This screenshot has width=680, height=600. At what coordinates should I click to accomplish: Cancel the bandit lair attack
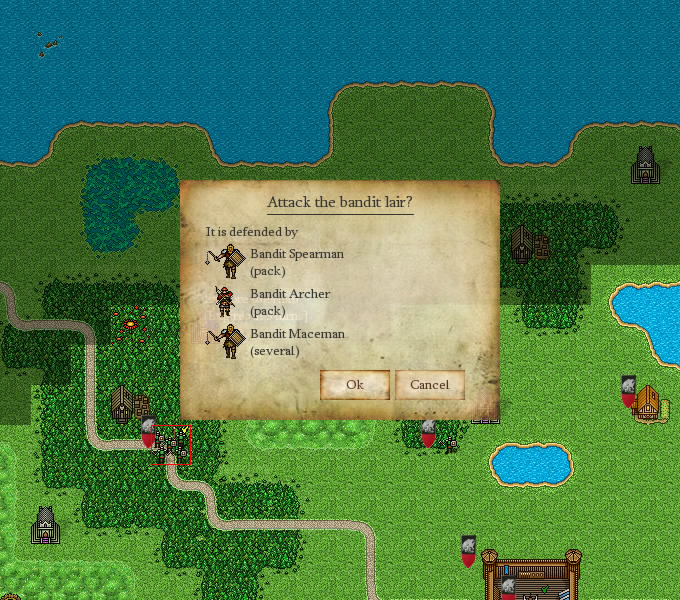tap(429, 385)
